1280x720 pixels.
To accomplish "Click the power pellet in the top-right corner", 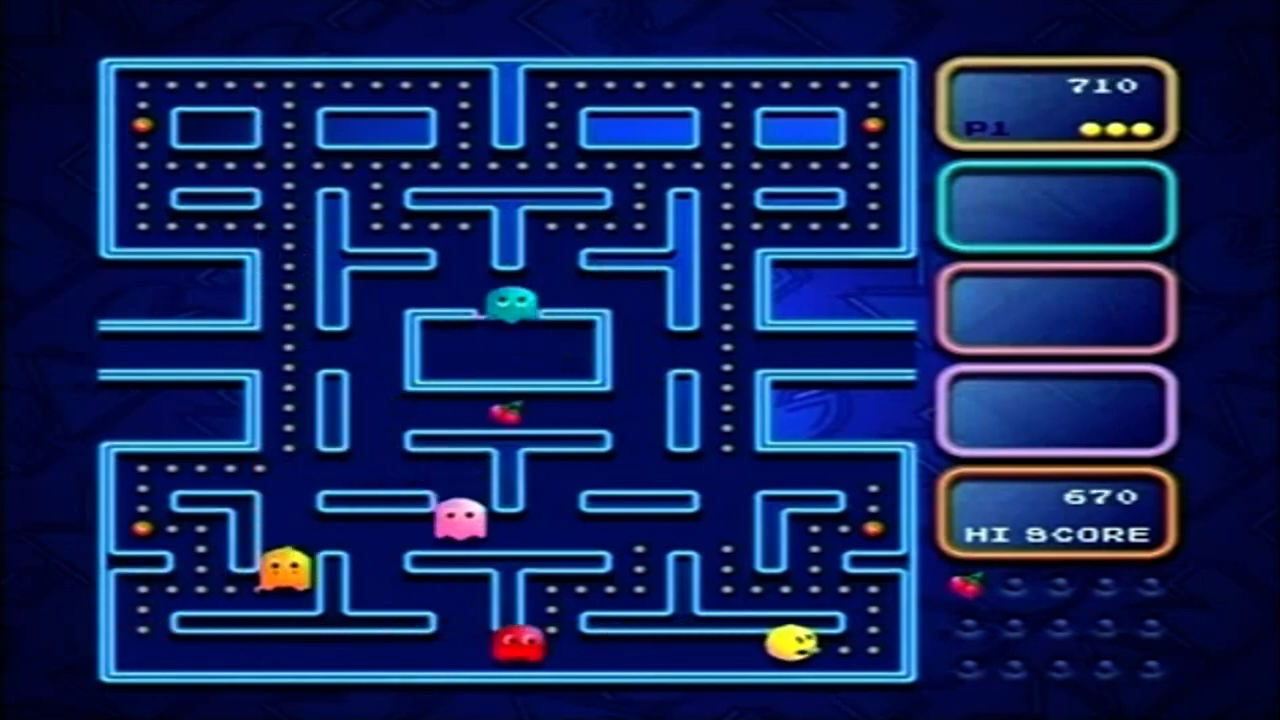I will [873, 124].
